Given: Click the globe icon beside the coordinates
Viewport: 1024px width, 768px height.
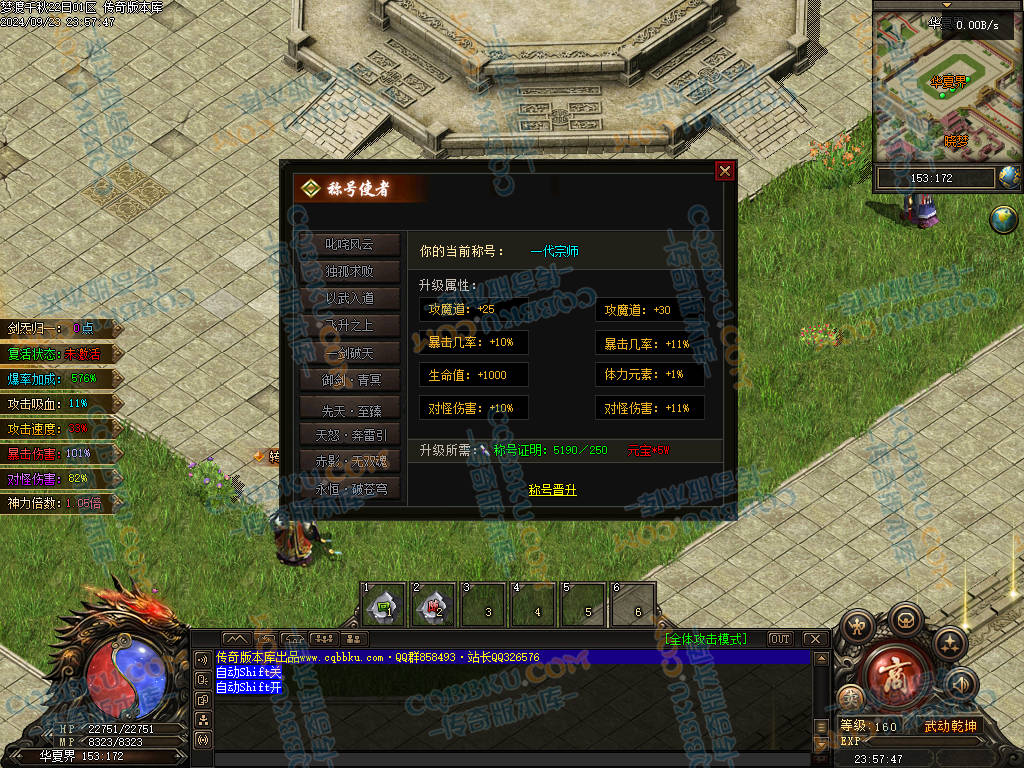Looking at the screenshot, I should tap(1009, 177).
